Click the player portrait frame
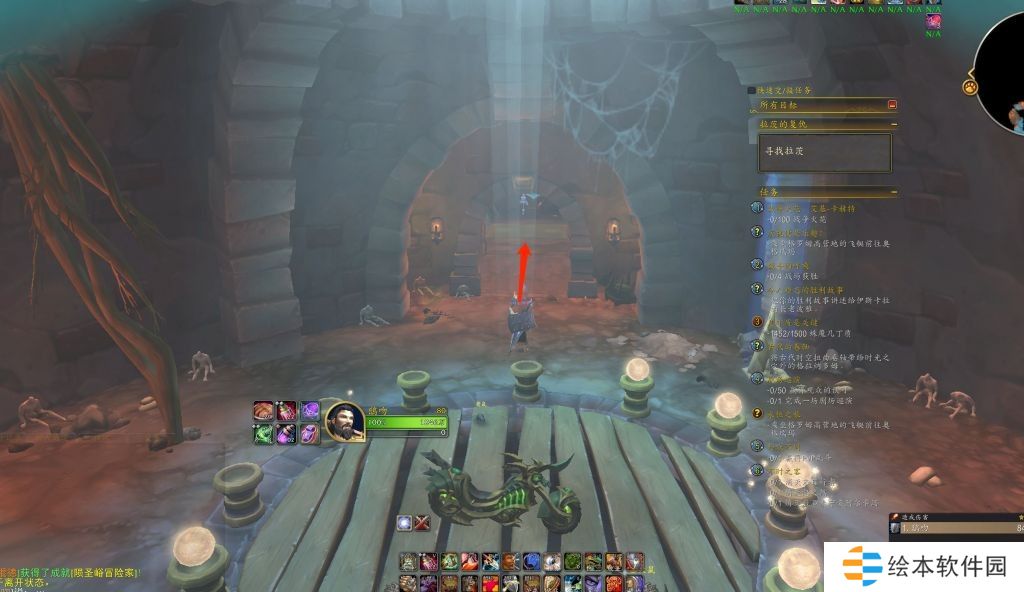This screenshot has height=592, width=1024. coord(343,421)
